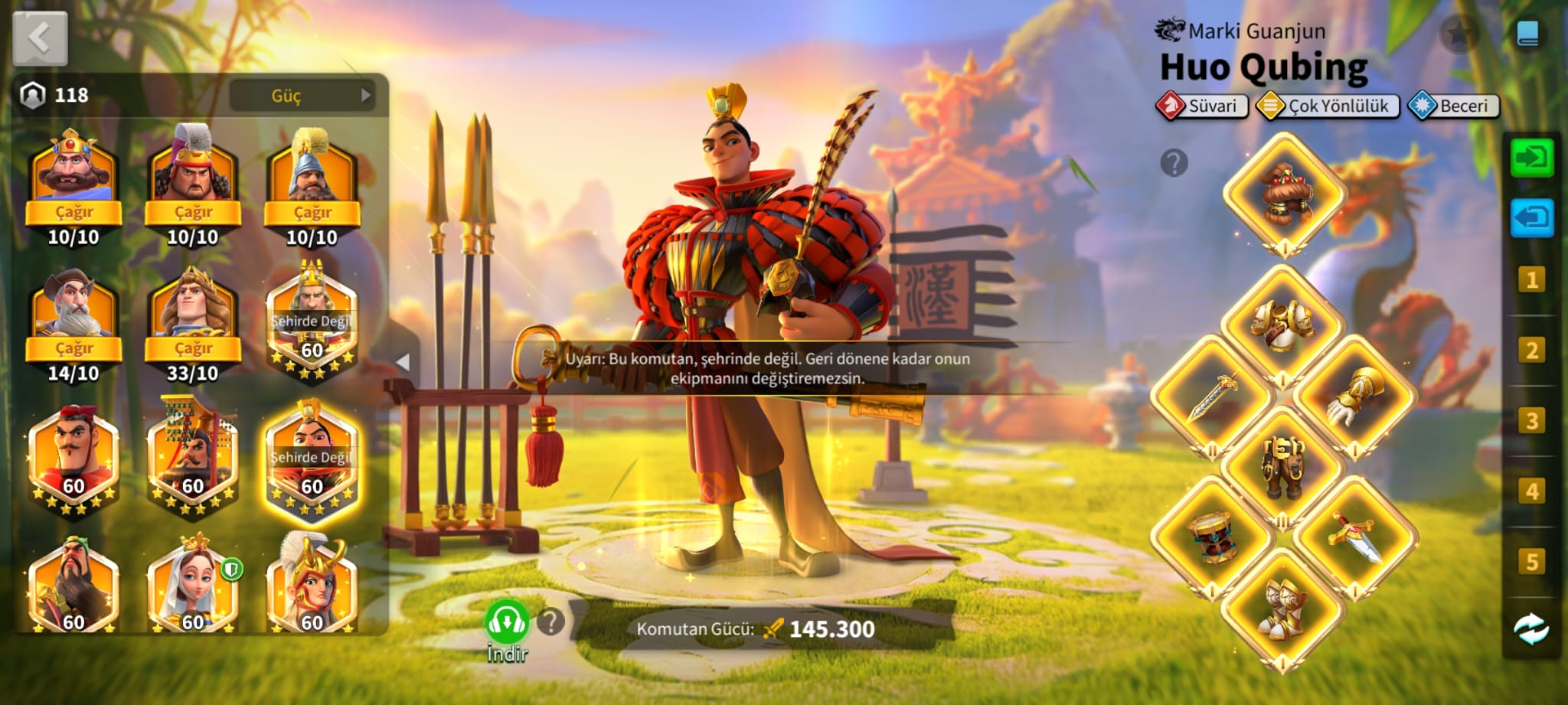
Task: Switch to equipment preset 3
Action: pos(1531,421)
